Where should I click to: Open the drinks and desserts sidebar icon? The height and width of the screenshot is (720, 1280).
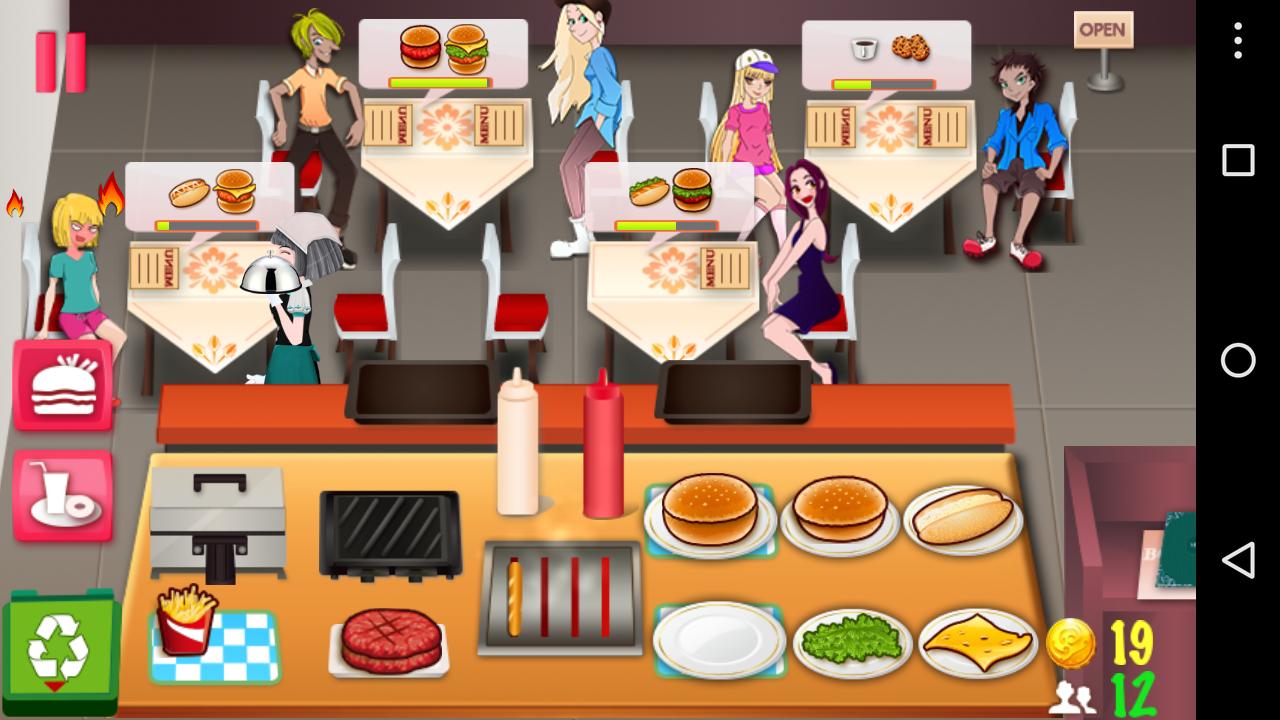click(x=62, y=494)
